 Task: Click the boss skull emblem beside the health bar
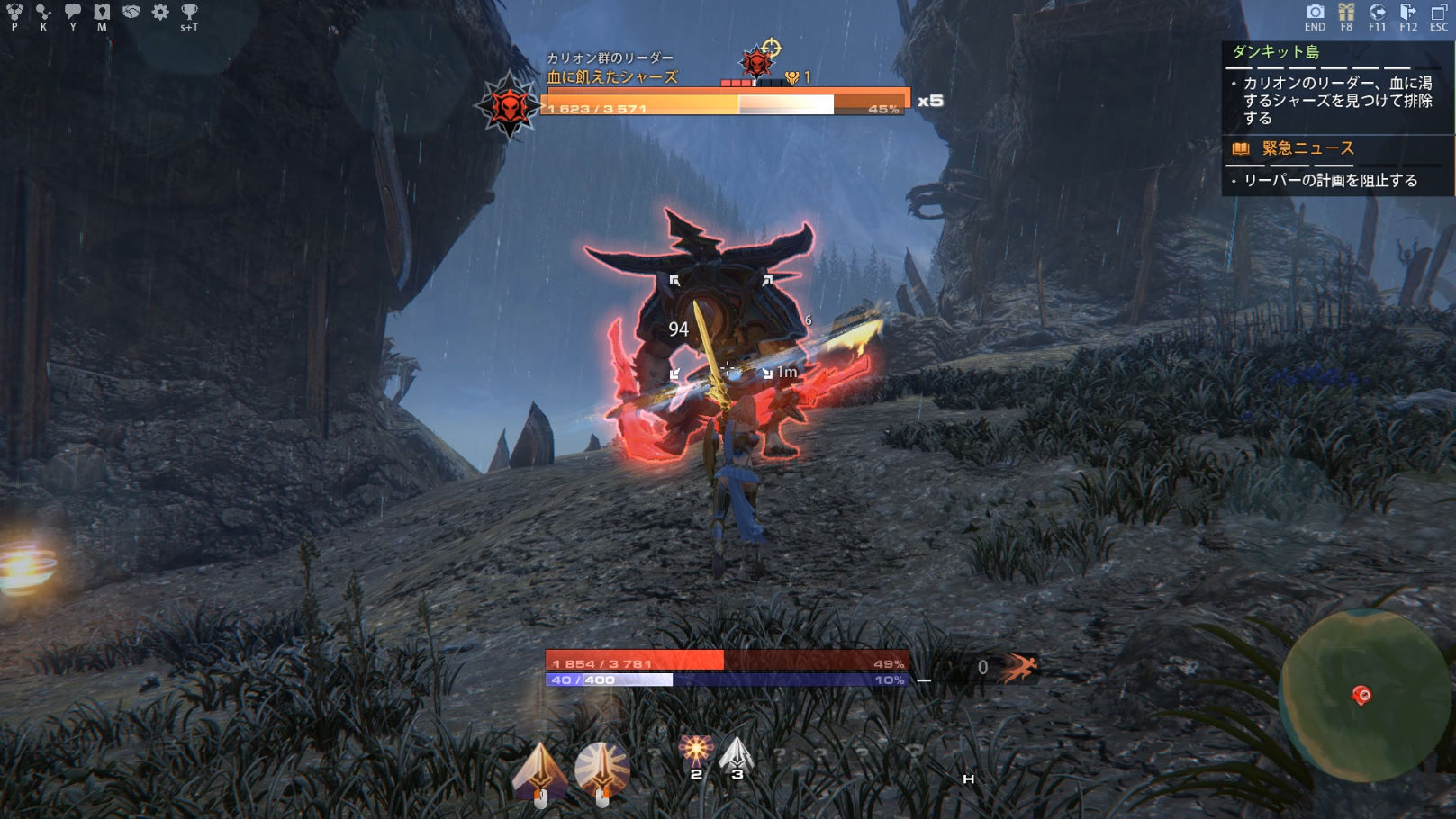(509, 105)
